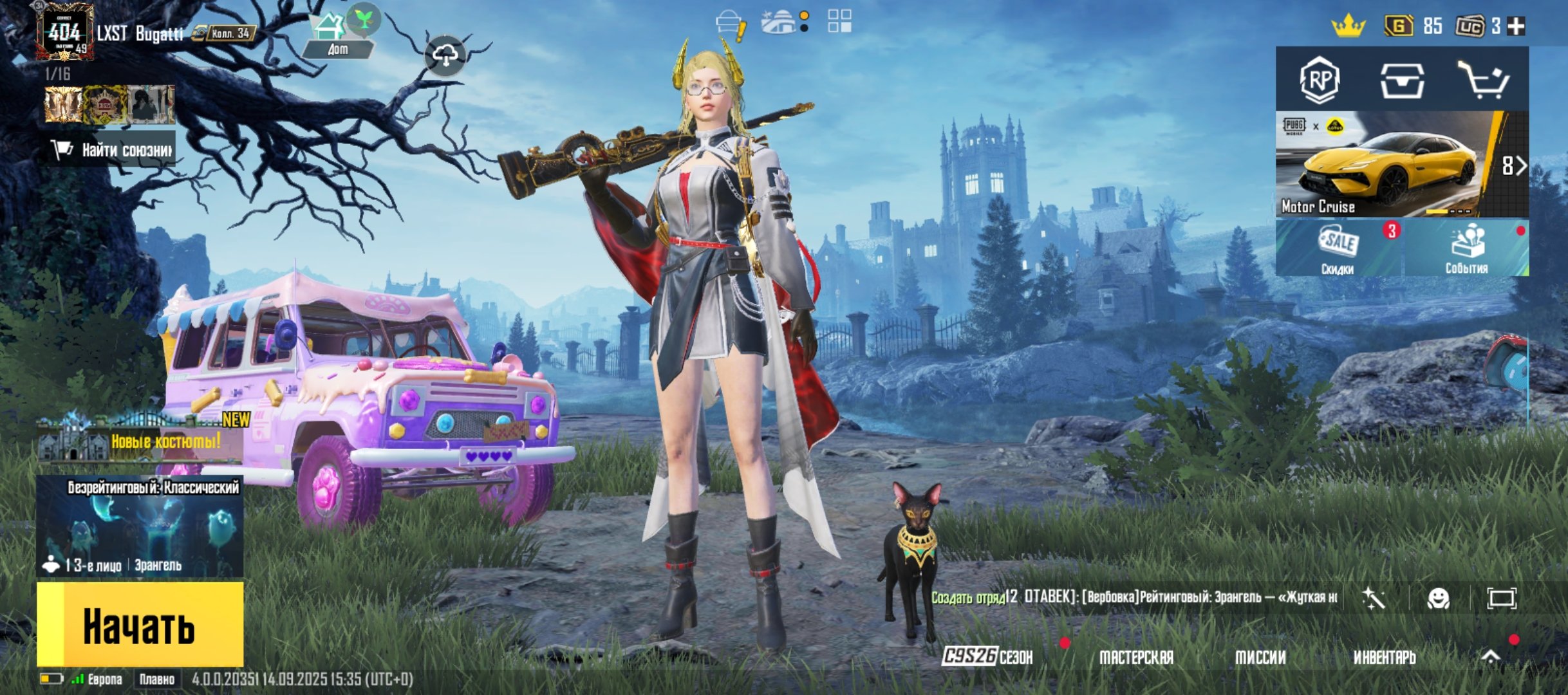This screenshot has height=695, width=1568.
Task: Open the shop cart icon
Action: point(1482,80)
